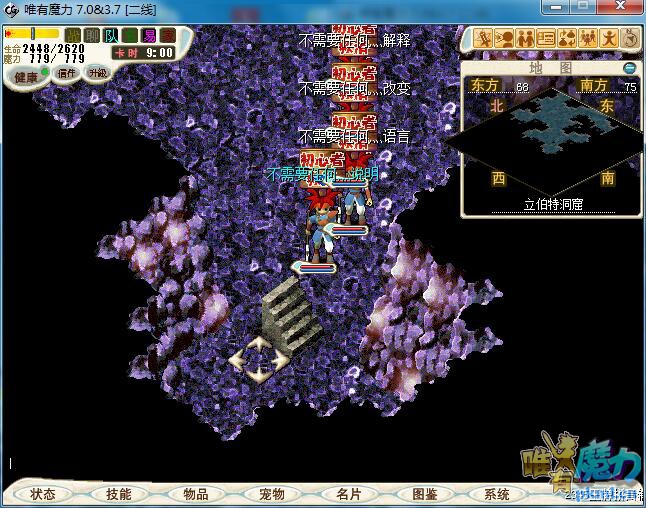Open the 名片 name card menu
Screen dimensions: 646x508
(348, 494)
